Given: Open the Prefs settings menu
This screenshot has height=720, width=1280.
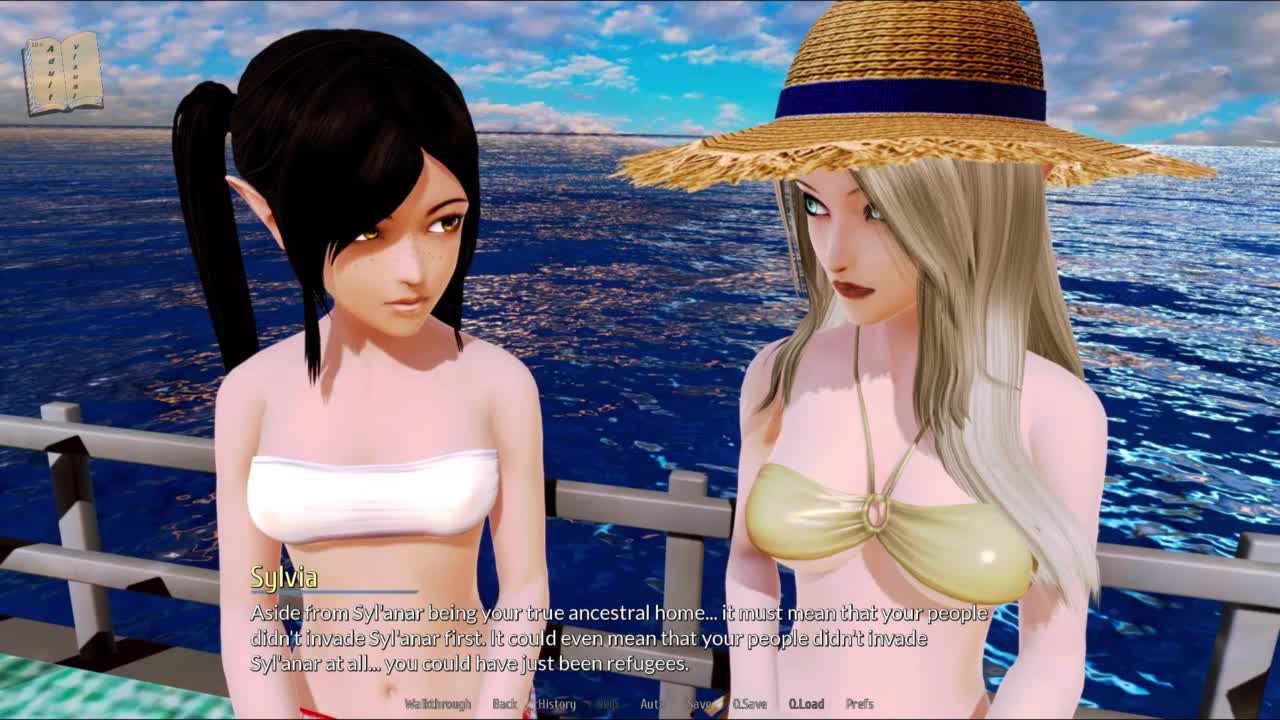Looking at the screenshot, I should [x=860, y=704].
